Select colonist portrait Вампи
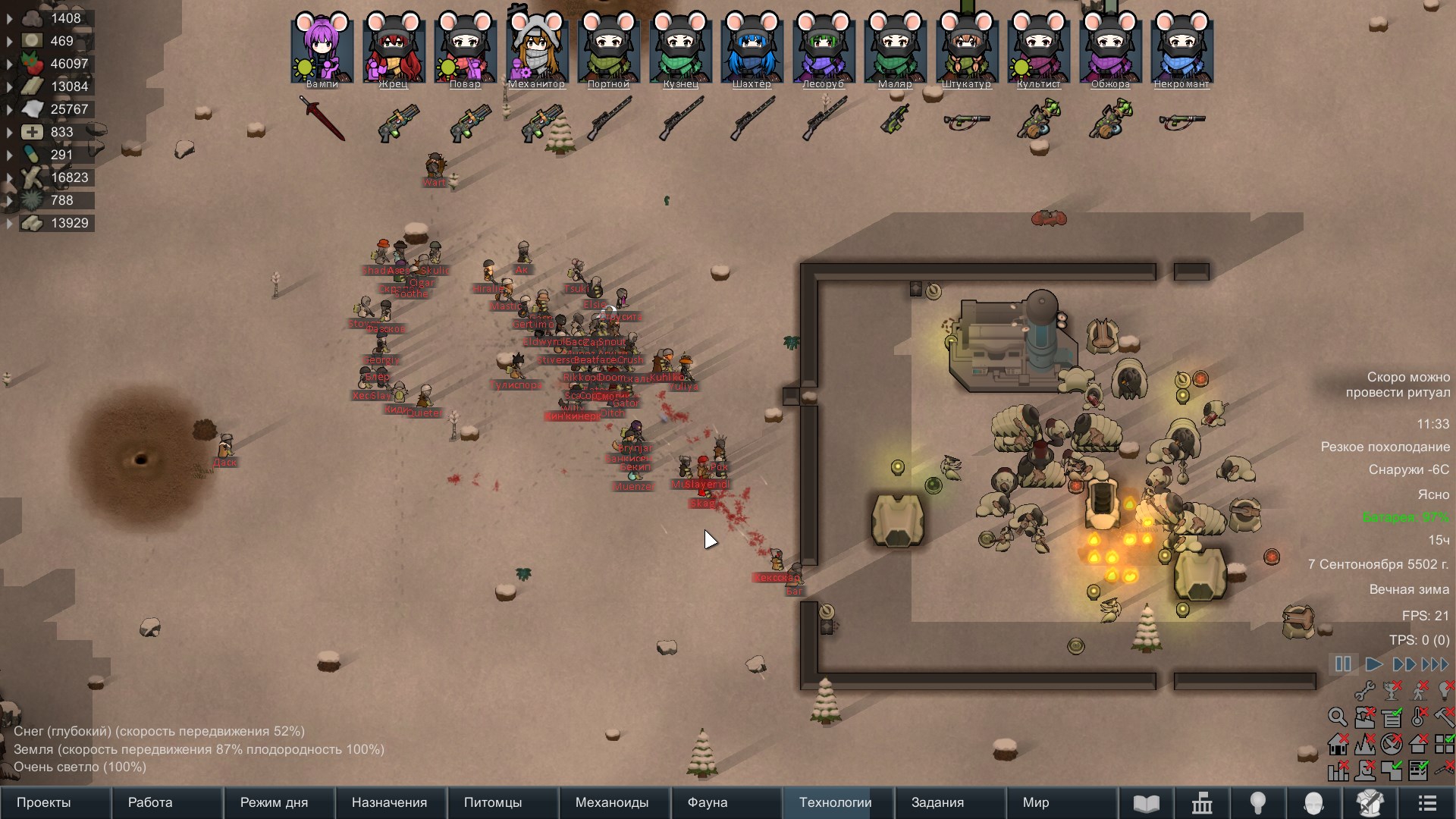Screen dimensions: 1456x819 pos(322,49)
